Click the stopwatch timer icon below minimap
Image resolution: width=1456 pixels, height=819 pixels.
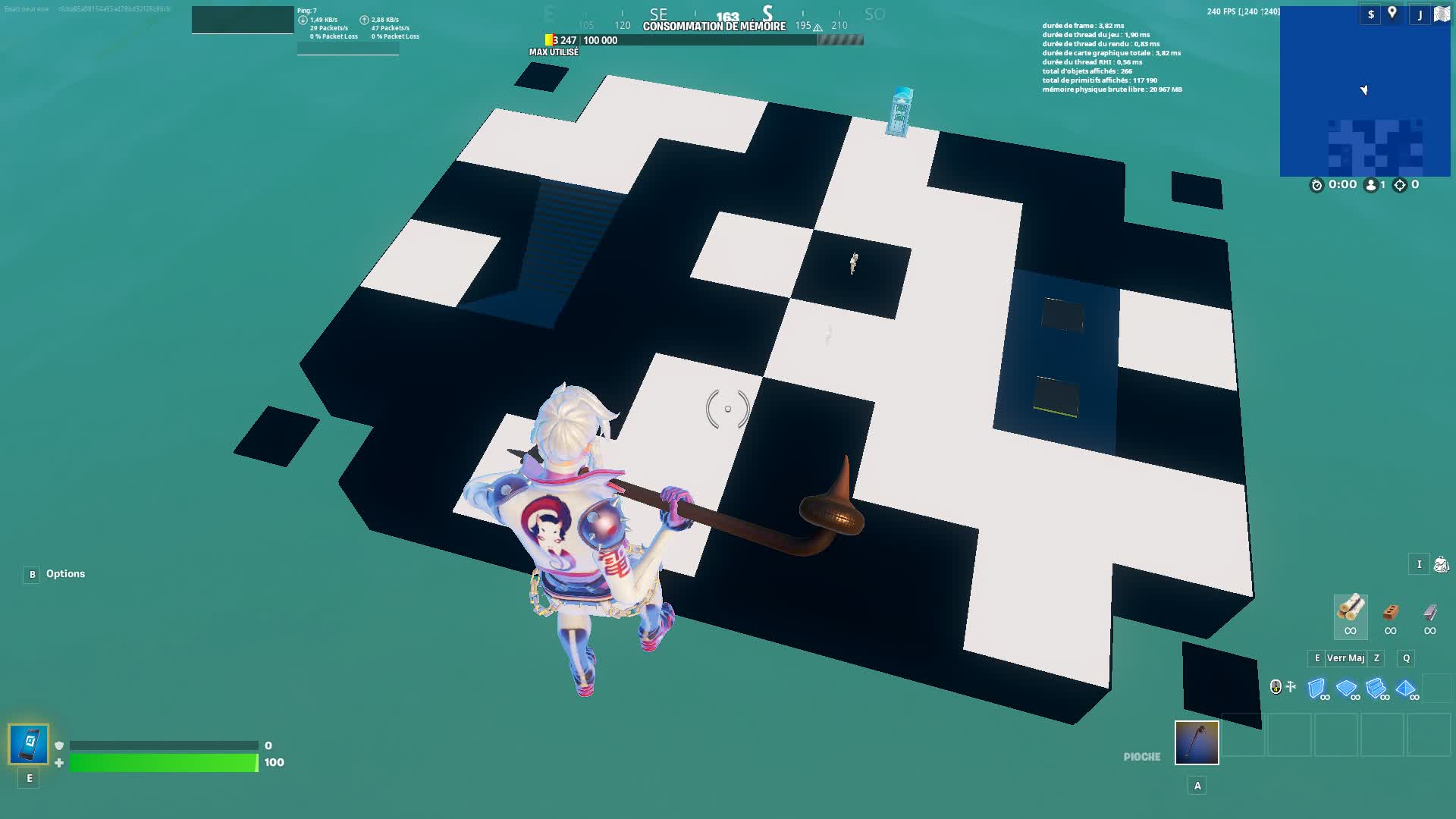(1317, 184)
